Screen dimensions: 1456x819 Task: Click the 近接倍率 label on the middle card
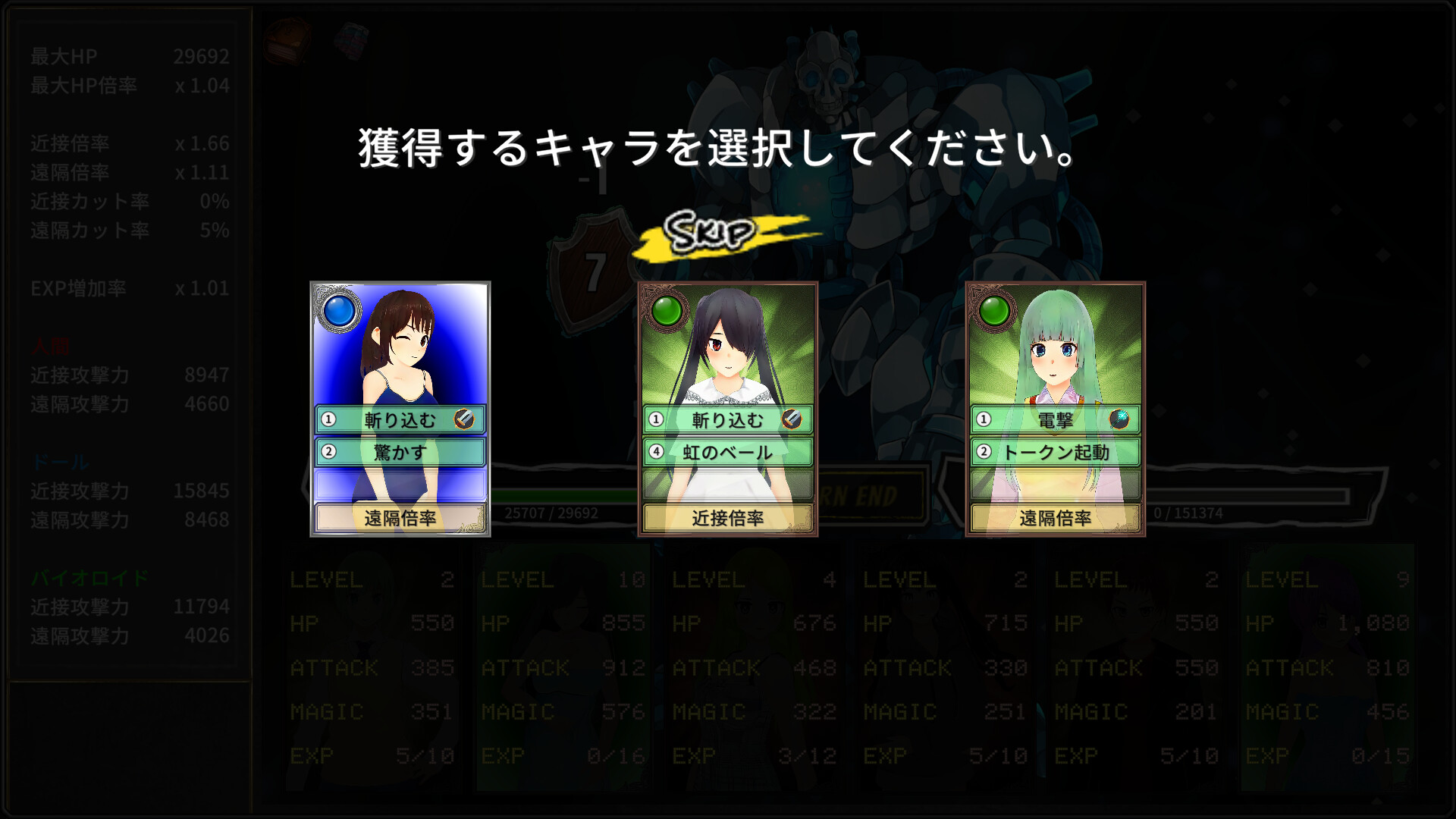(726, 519)
